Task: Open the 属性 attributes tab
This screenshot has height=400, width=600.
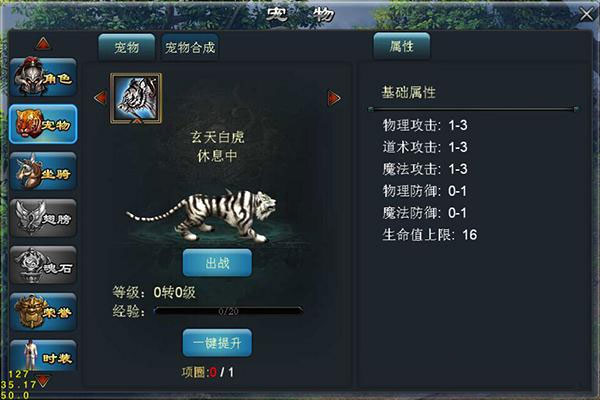Action: (401, 45)
